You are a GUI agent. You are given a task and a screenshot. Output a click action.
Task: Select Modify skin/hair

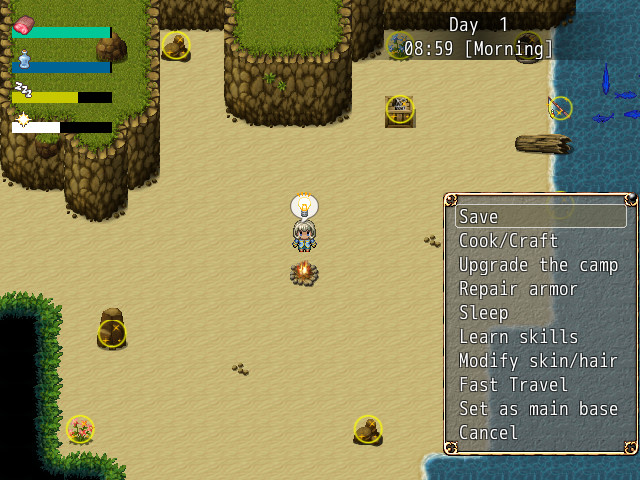(x=540, y=361)
